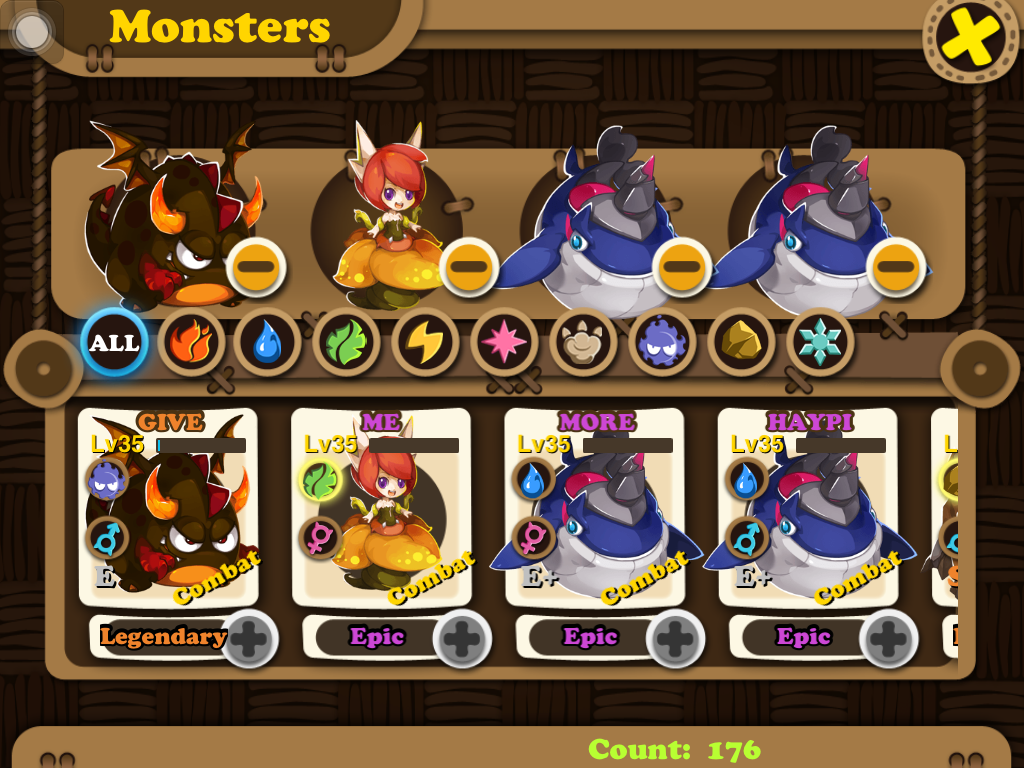The image size is (1024, 768).
Task: Select the monster card named GIVE
Action: [x=168, y=510]
